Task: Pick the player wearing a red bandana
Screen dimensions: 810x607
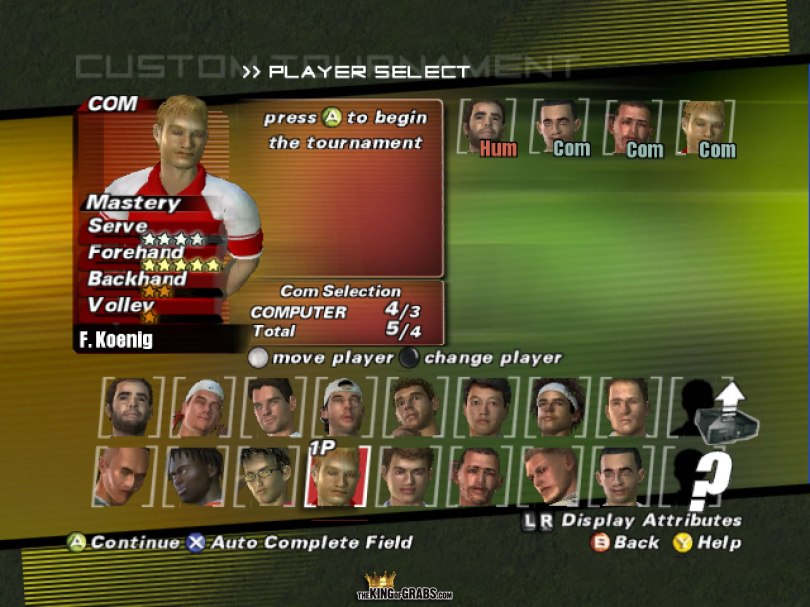Action: 198,407
